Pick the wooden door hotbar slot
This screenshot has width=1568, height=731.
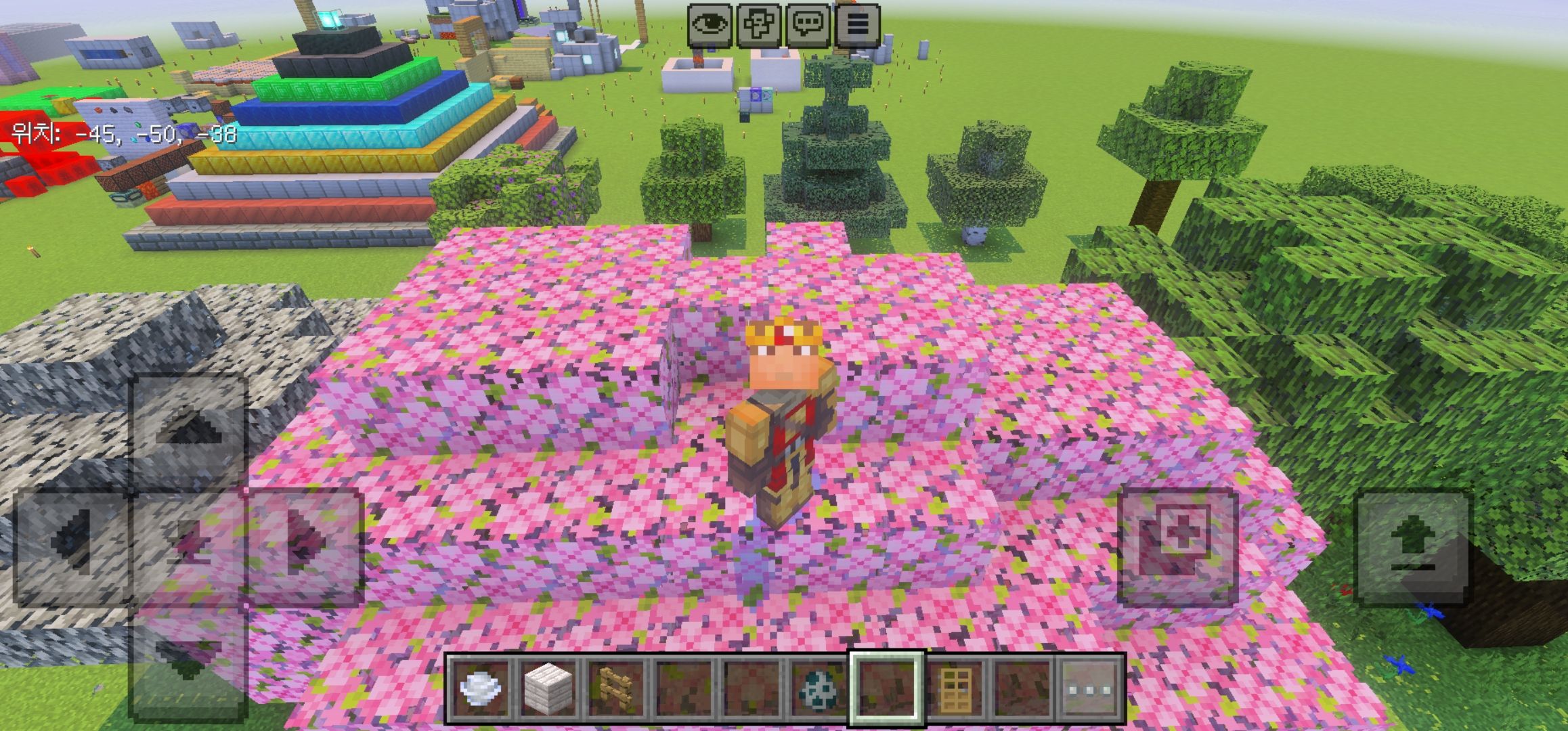[x=955, y=689]
